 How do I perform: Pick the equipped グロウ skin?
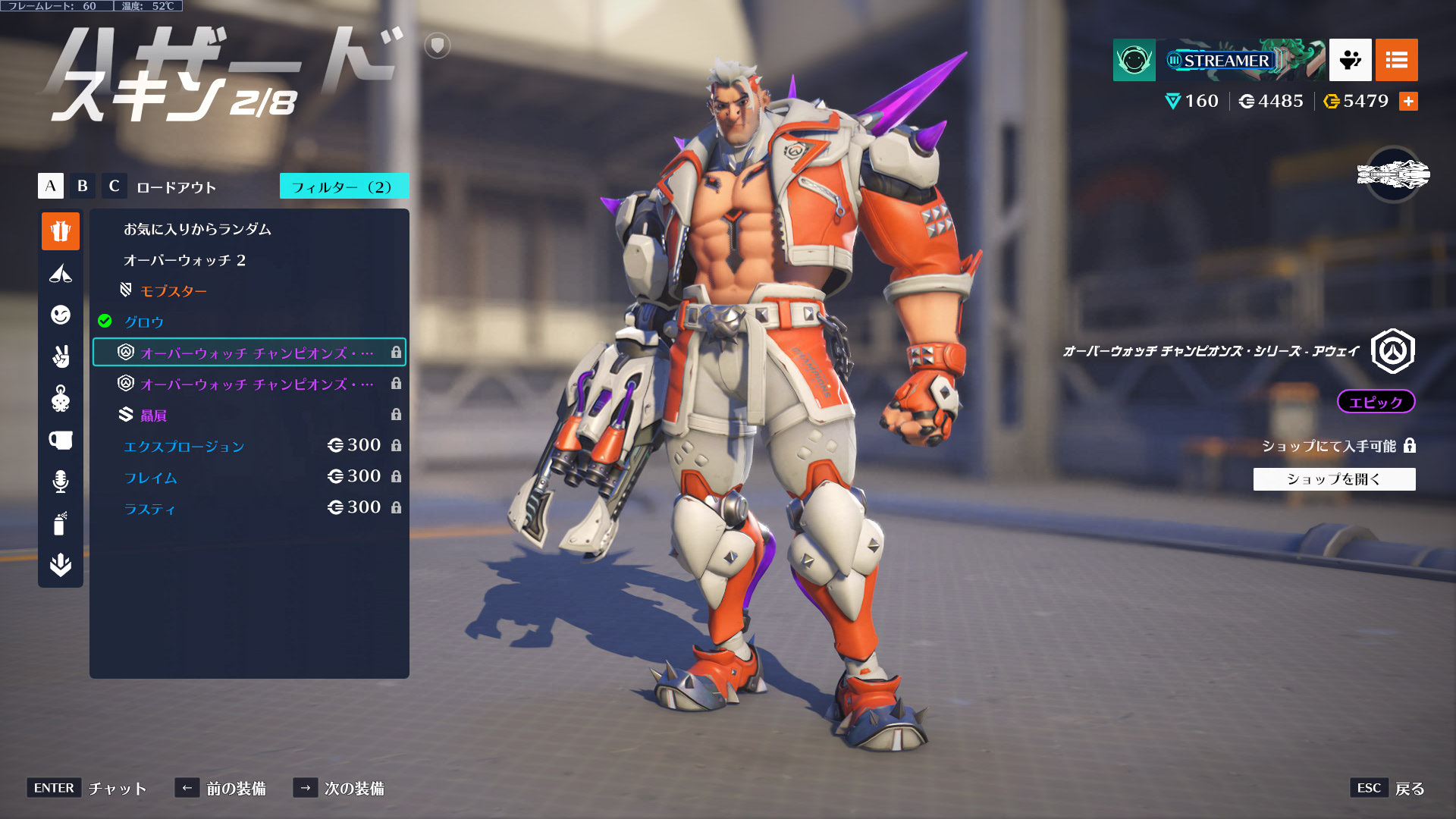(144, 322)
